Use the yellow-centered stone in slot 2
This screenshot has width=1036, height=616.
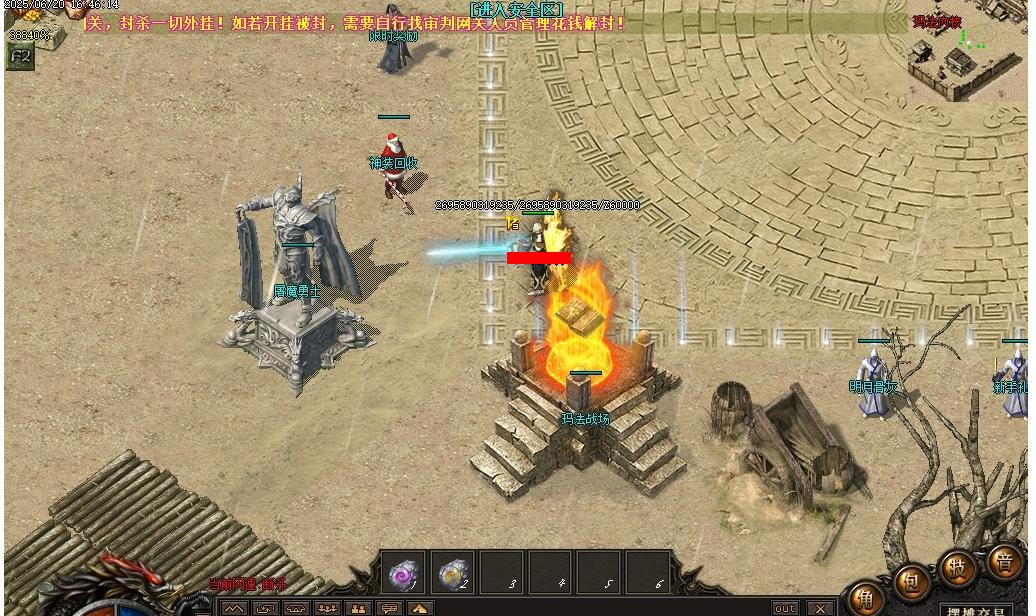pos(453,573)
